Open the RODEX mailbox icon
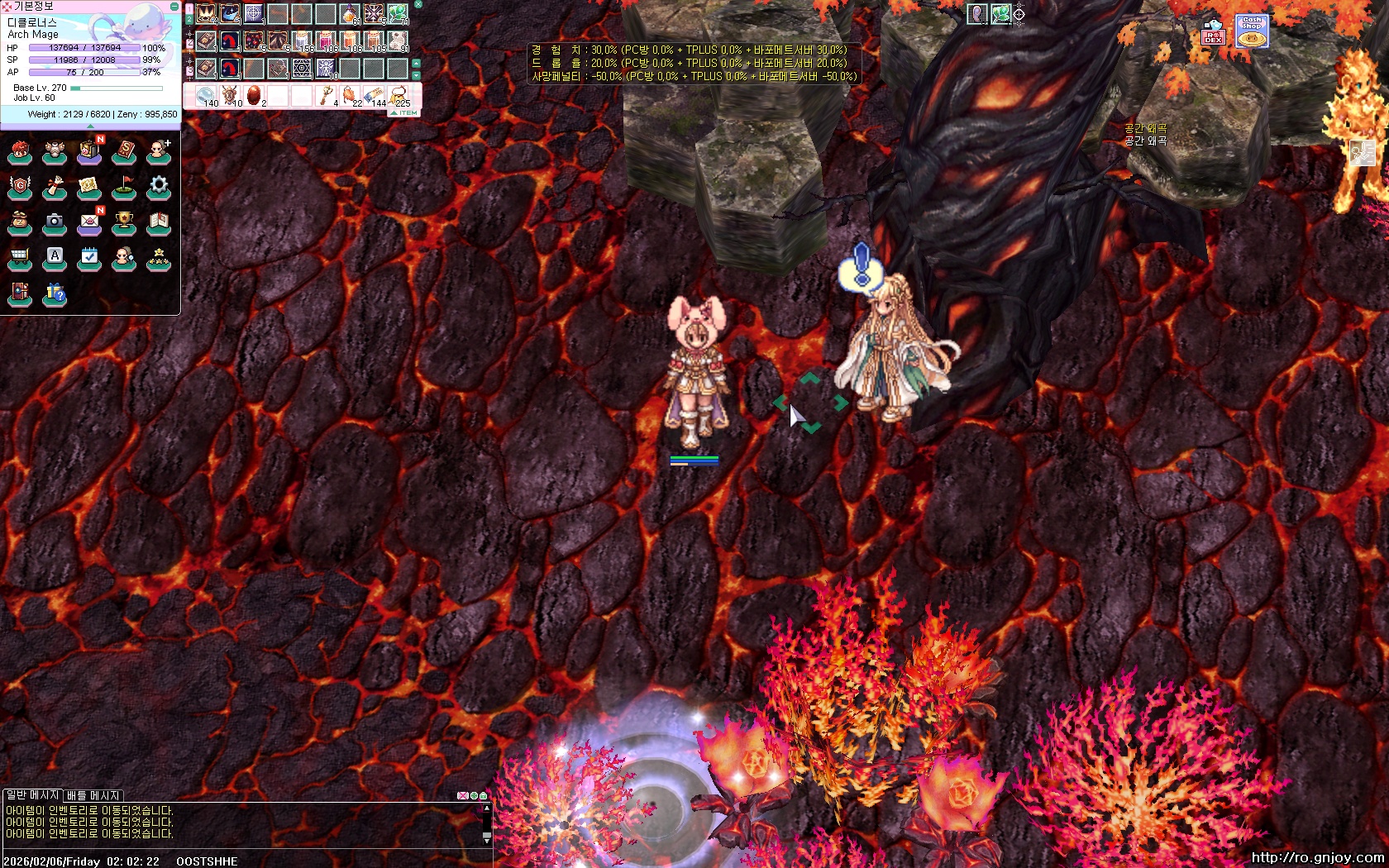The height and width of the screenshot is (868, 1389). (x=1213, y=32)
